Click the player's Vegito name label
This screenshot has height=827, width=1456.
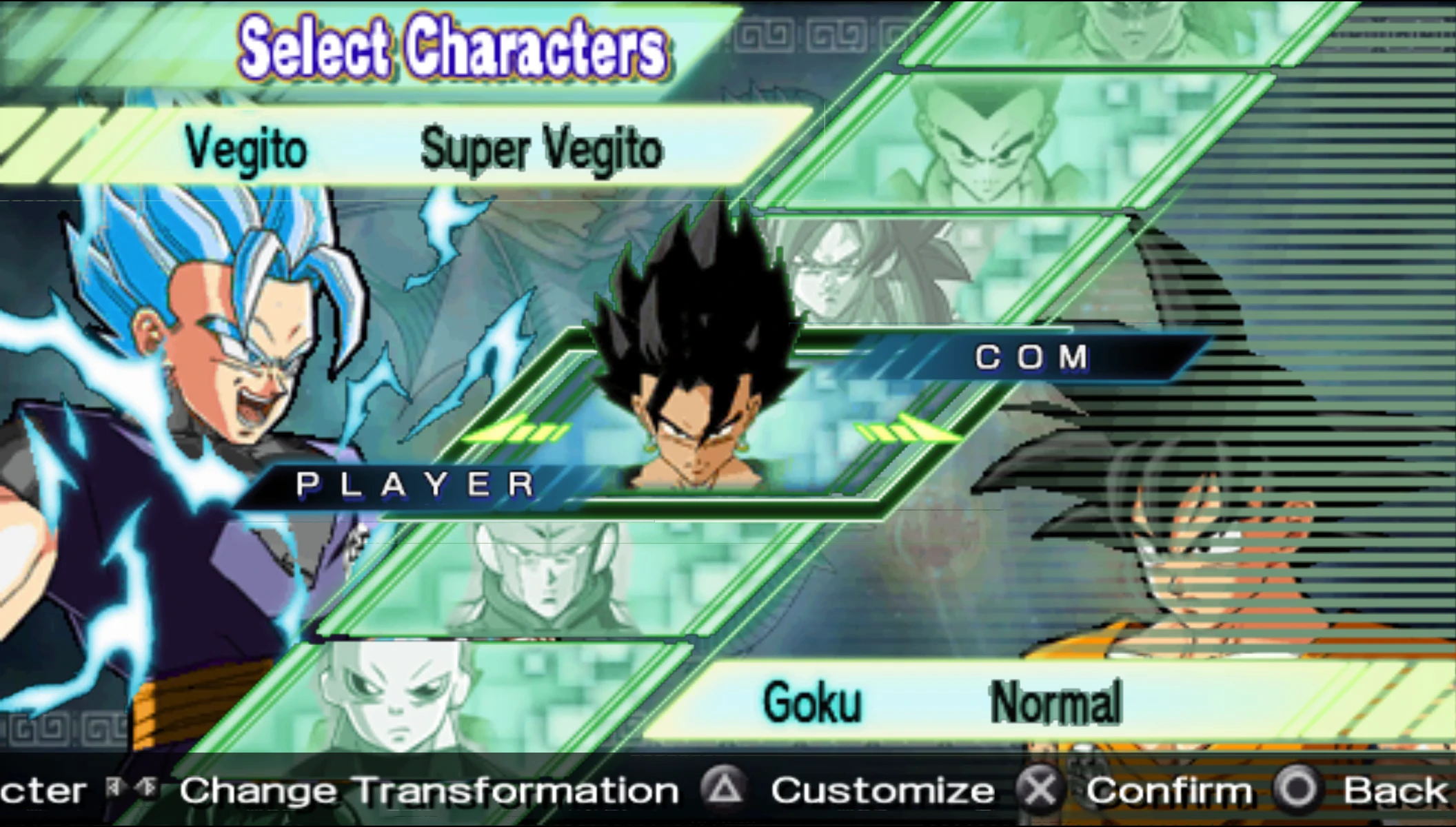click(246, 150)
